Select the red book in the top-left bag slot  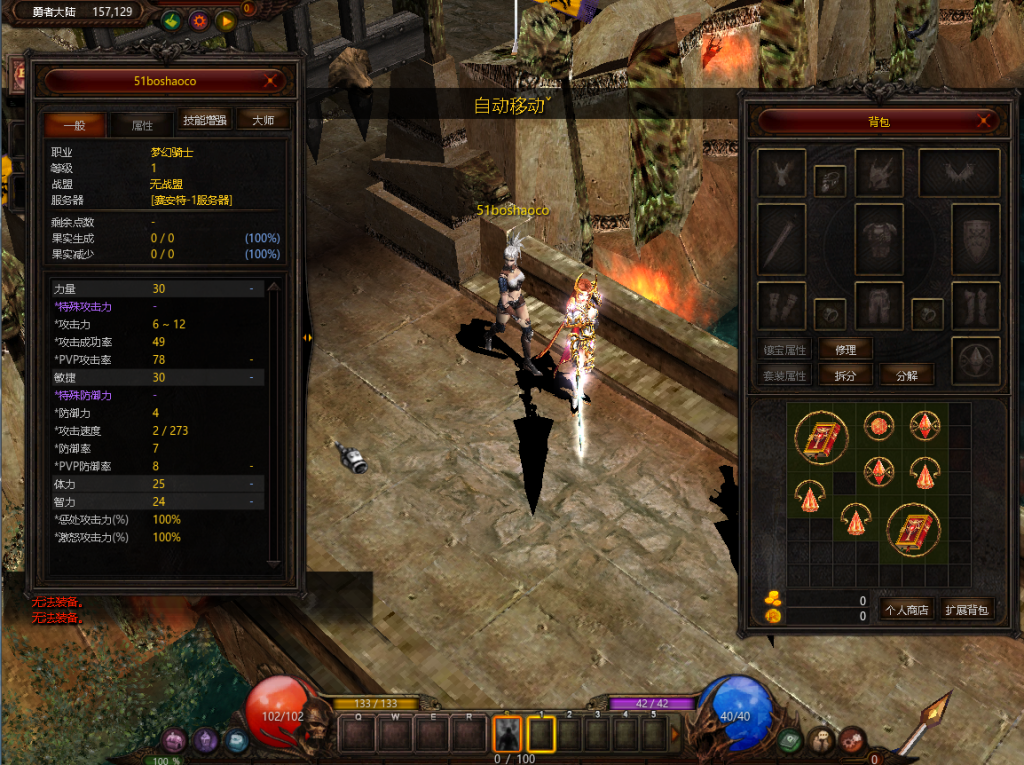click(821, 436)
